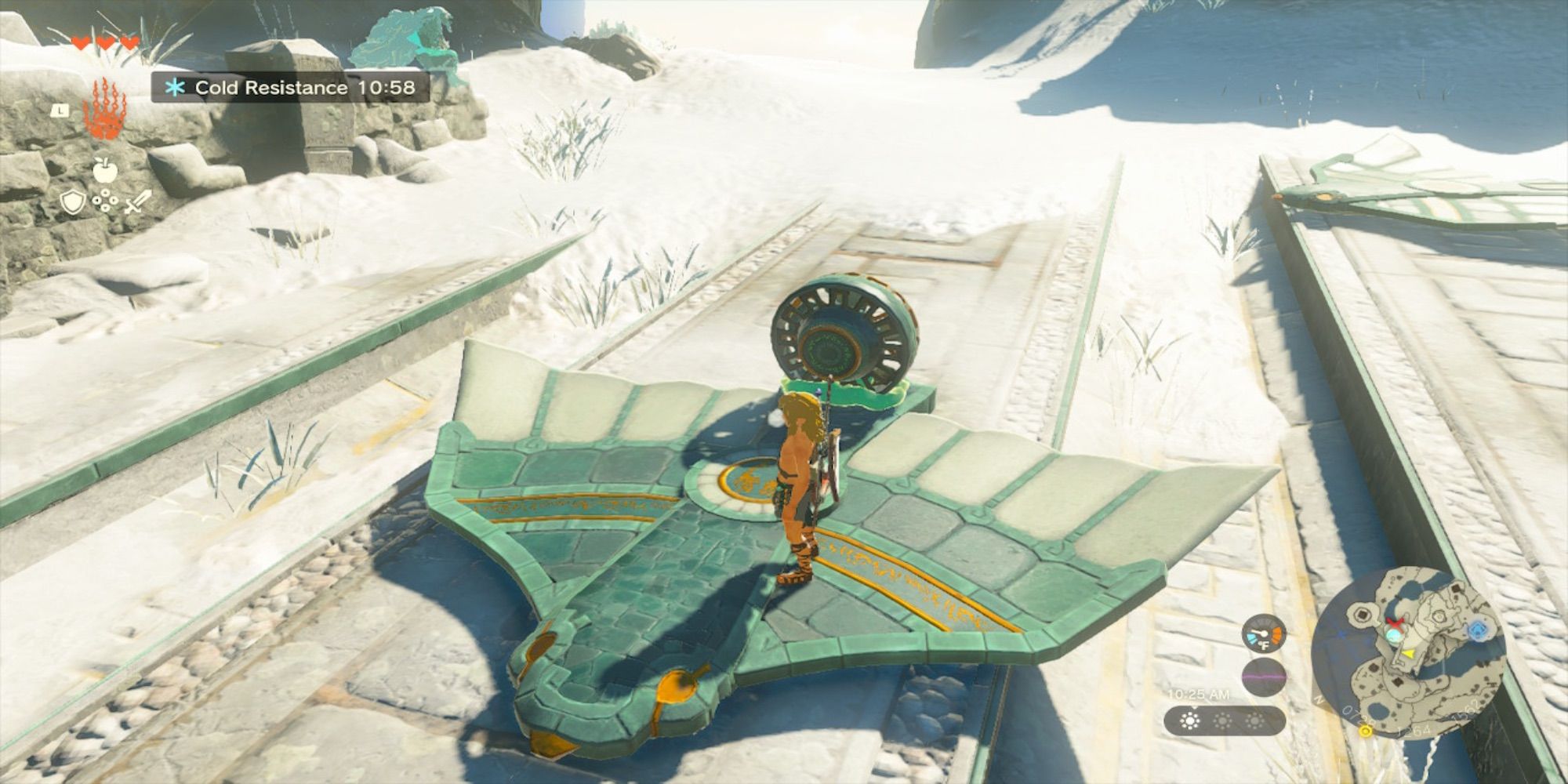
Task: Open the weather forecast panel
Action: tap(1225, 722)
